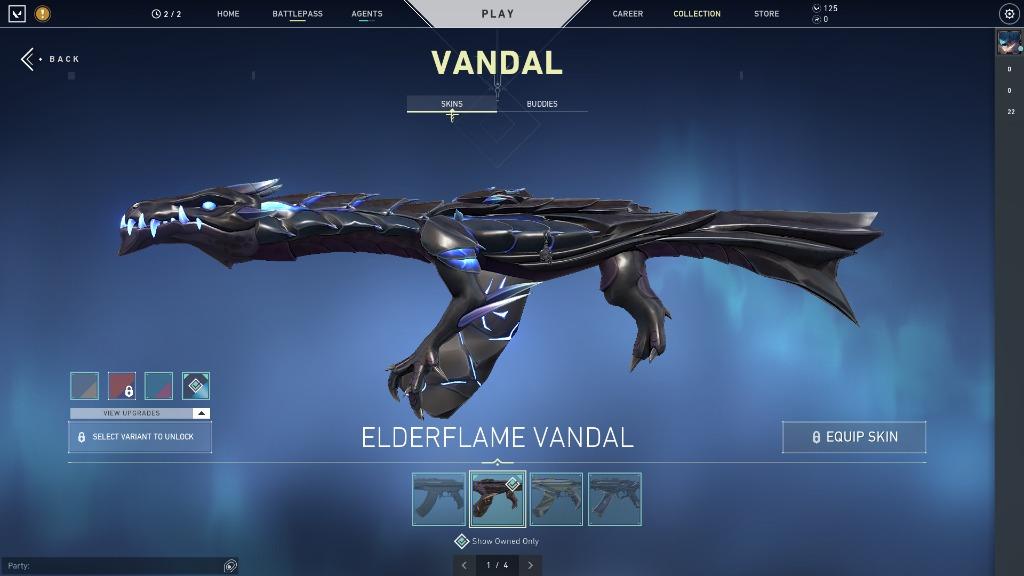The image size is (1024, 576).
Task: Switch to the Buddies tab
Action: point(542,104)
